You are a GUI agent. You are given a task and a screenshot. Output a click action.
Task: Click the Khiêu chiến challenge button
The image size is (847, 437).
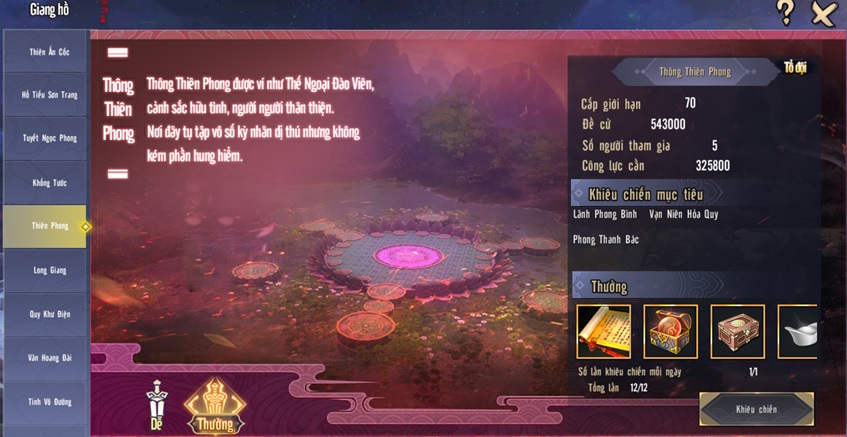click(756, 409)
